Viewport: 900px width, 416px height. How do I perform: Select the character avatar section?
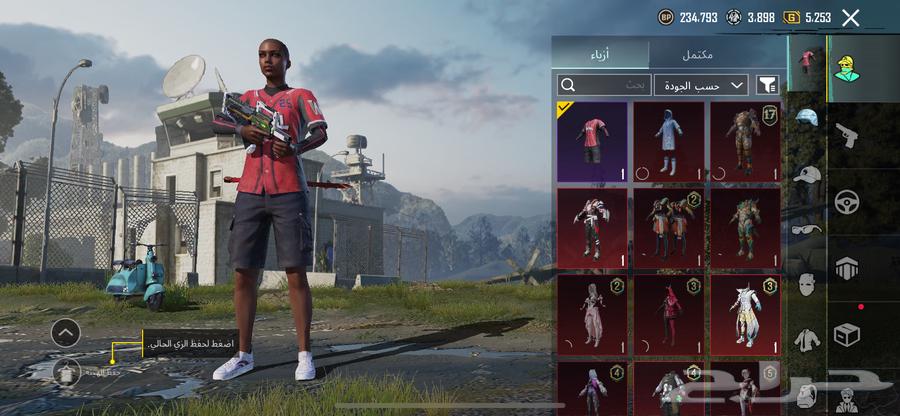[847, 67]
